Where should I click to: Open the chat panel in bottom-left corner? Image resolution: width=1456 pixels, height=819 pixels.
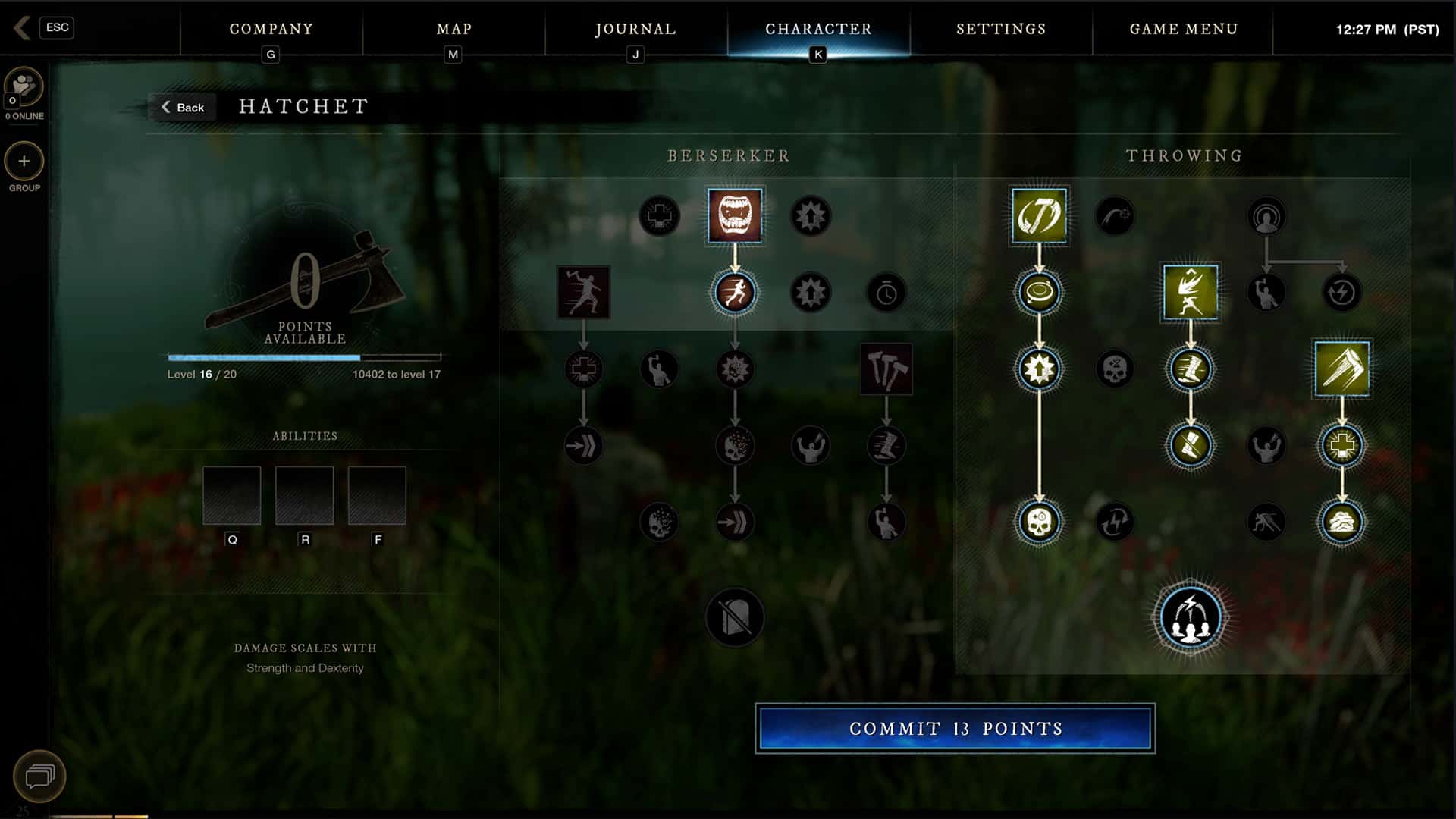tap(39, 776)
